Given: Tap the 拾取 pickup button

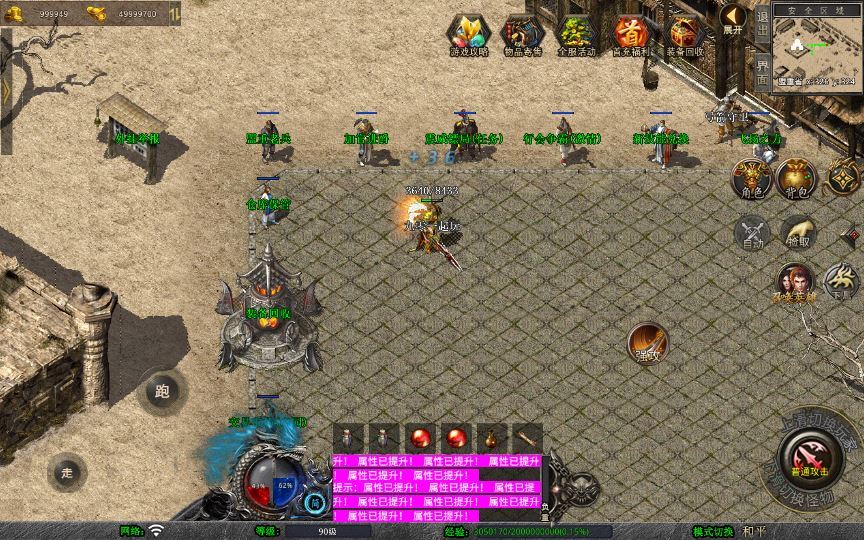Looking at the screenshot, I should pos(798,233).
